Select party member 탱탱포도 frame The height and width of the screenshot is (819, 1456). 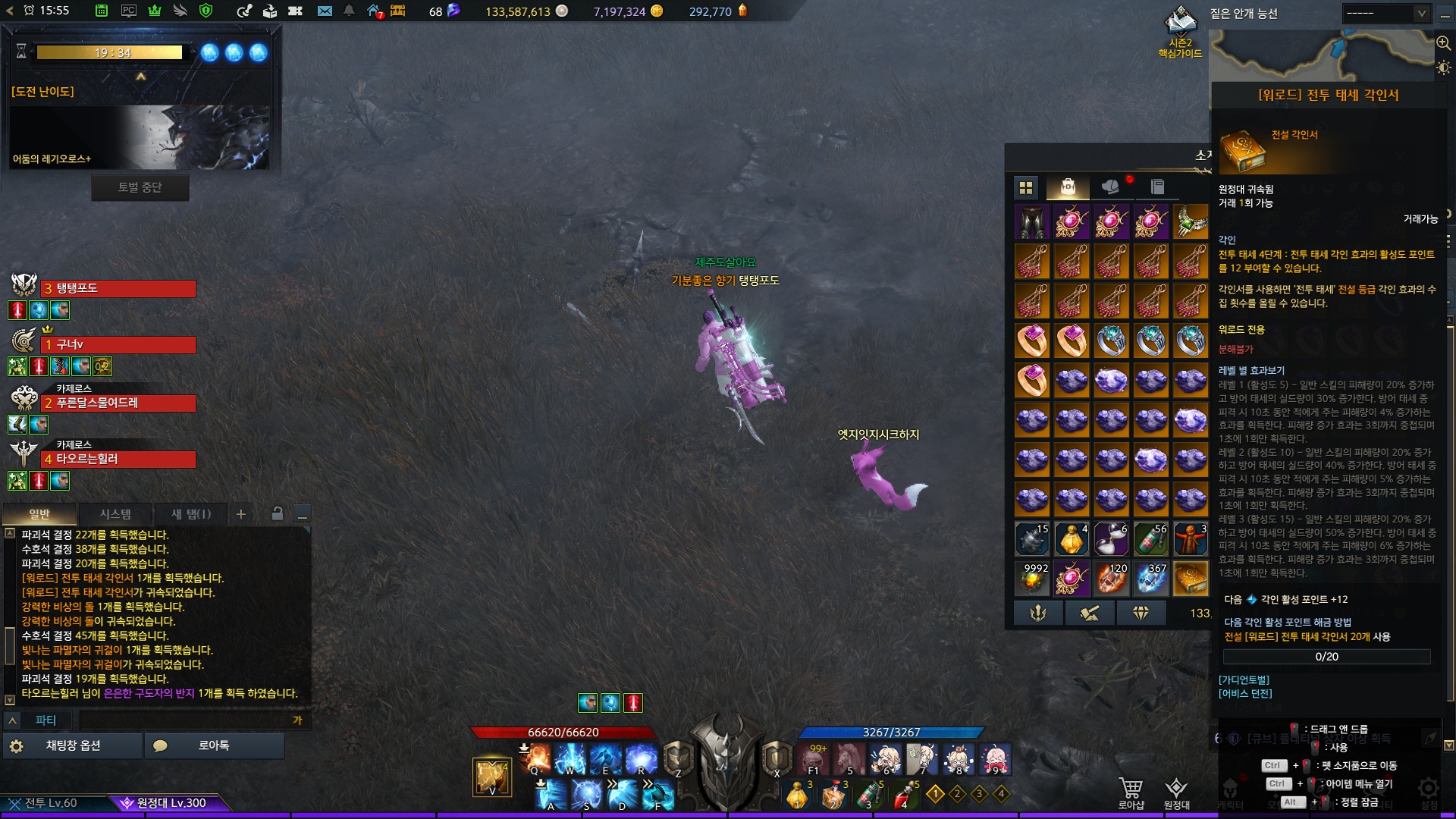pyautogui.click(x=118, y=289)
